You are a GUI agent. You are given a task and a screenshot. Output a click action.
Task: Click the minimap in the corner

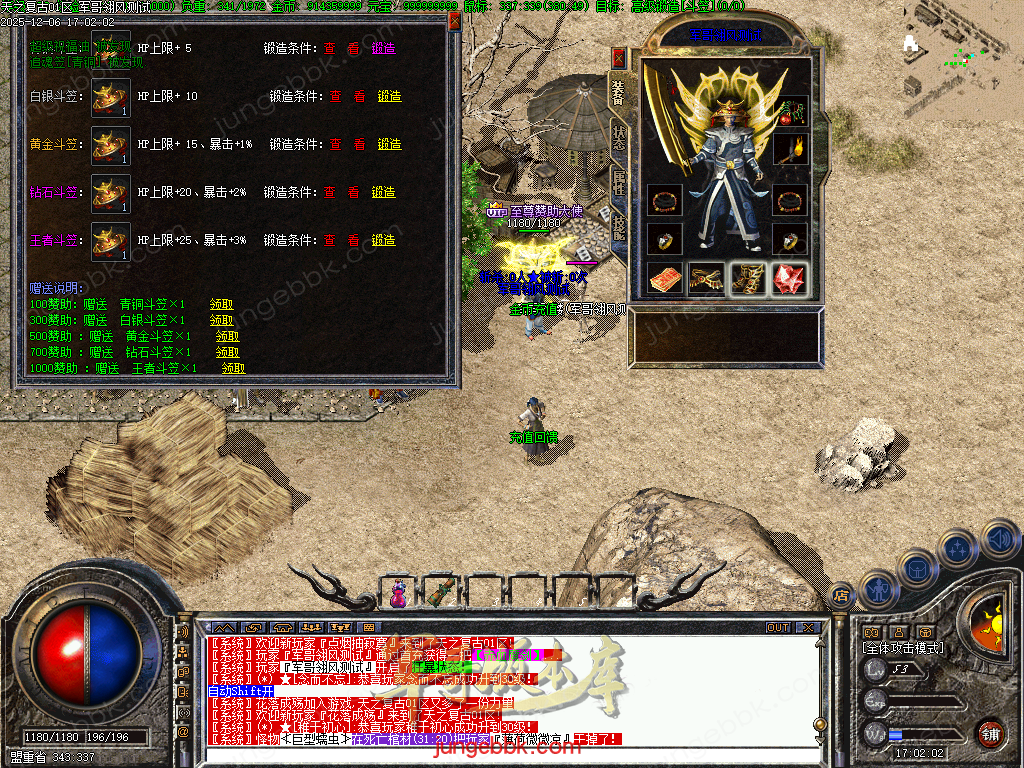[962, 60]
